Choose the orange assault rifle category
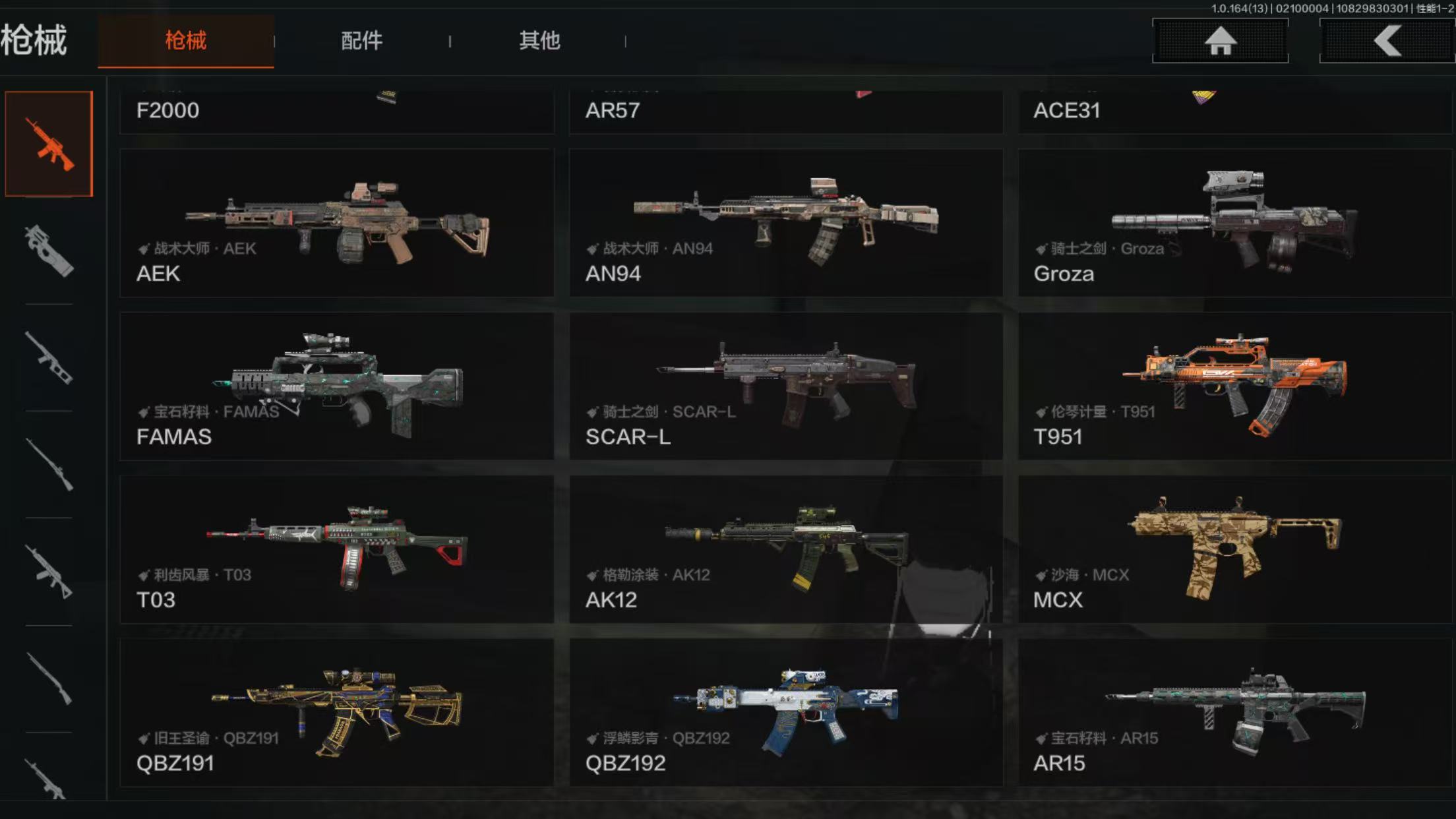 [49, 144]
